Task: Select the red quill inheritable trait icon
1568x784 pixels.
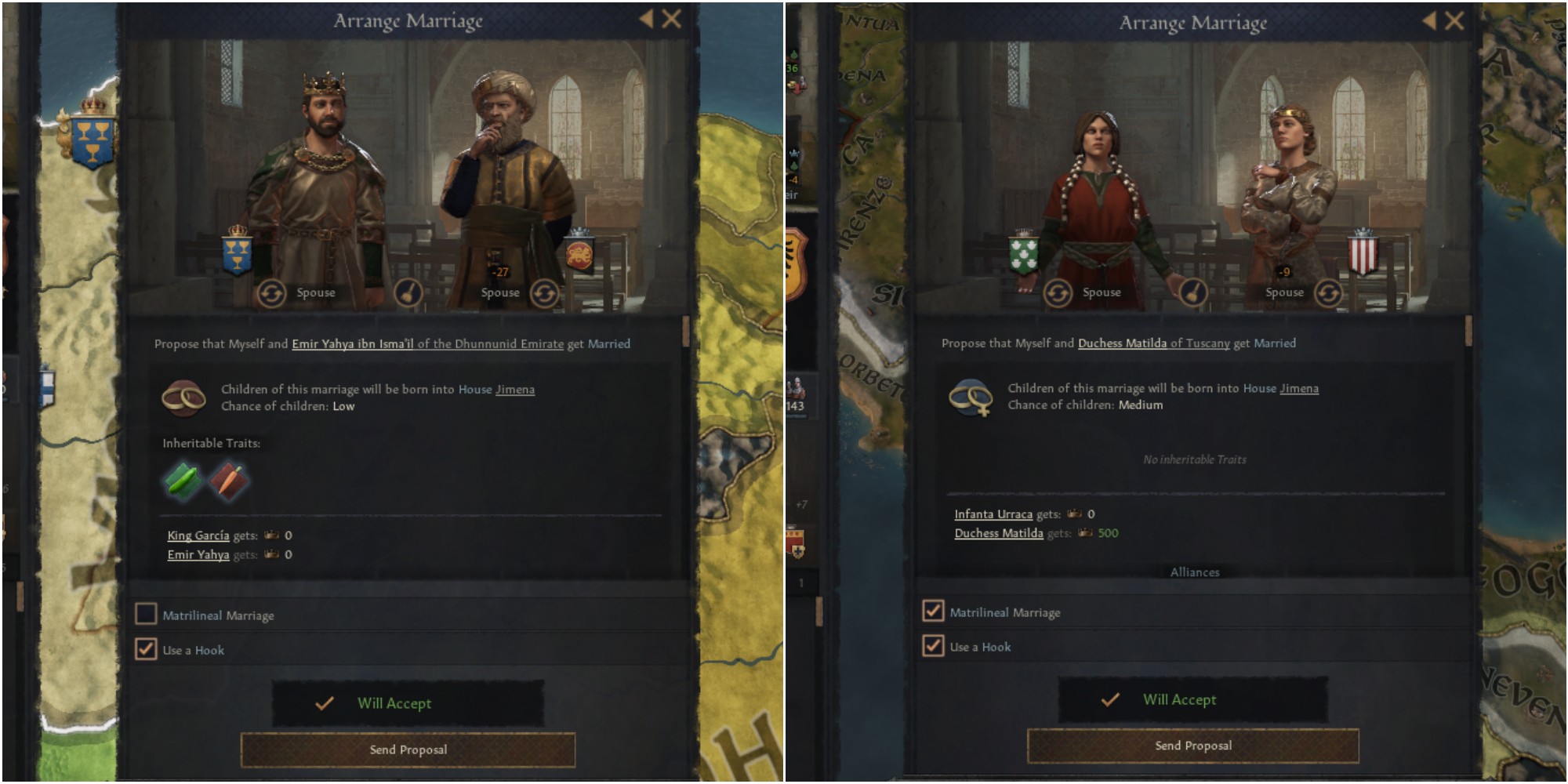Action: pyautogui.click(x=229, y=481)
